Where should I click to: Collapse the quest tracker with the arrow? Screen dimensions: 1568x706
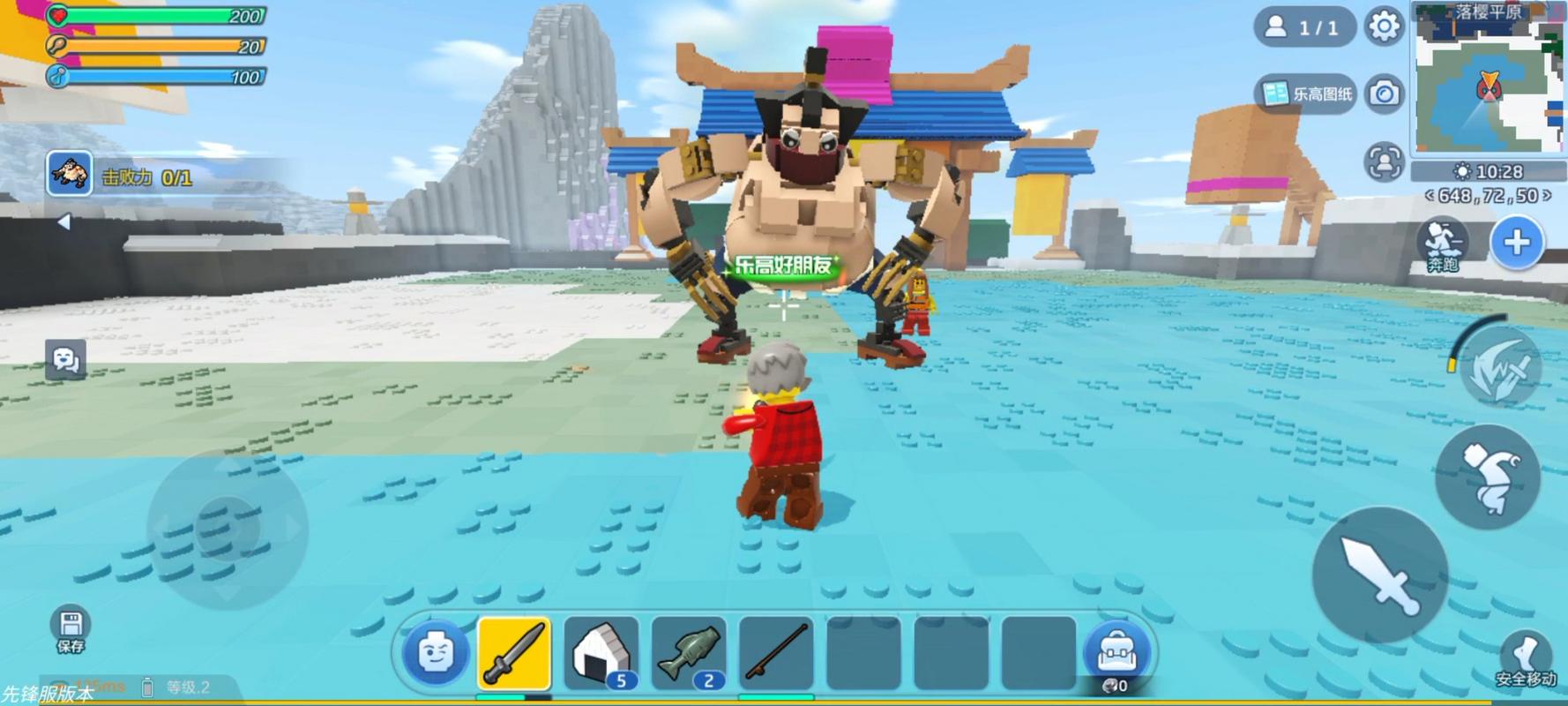pos(63,222)
